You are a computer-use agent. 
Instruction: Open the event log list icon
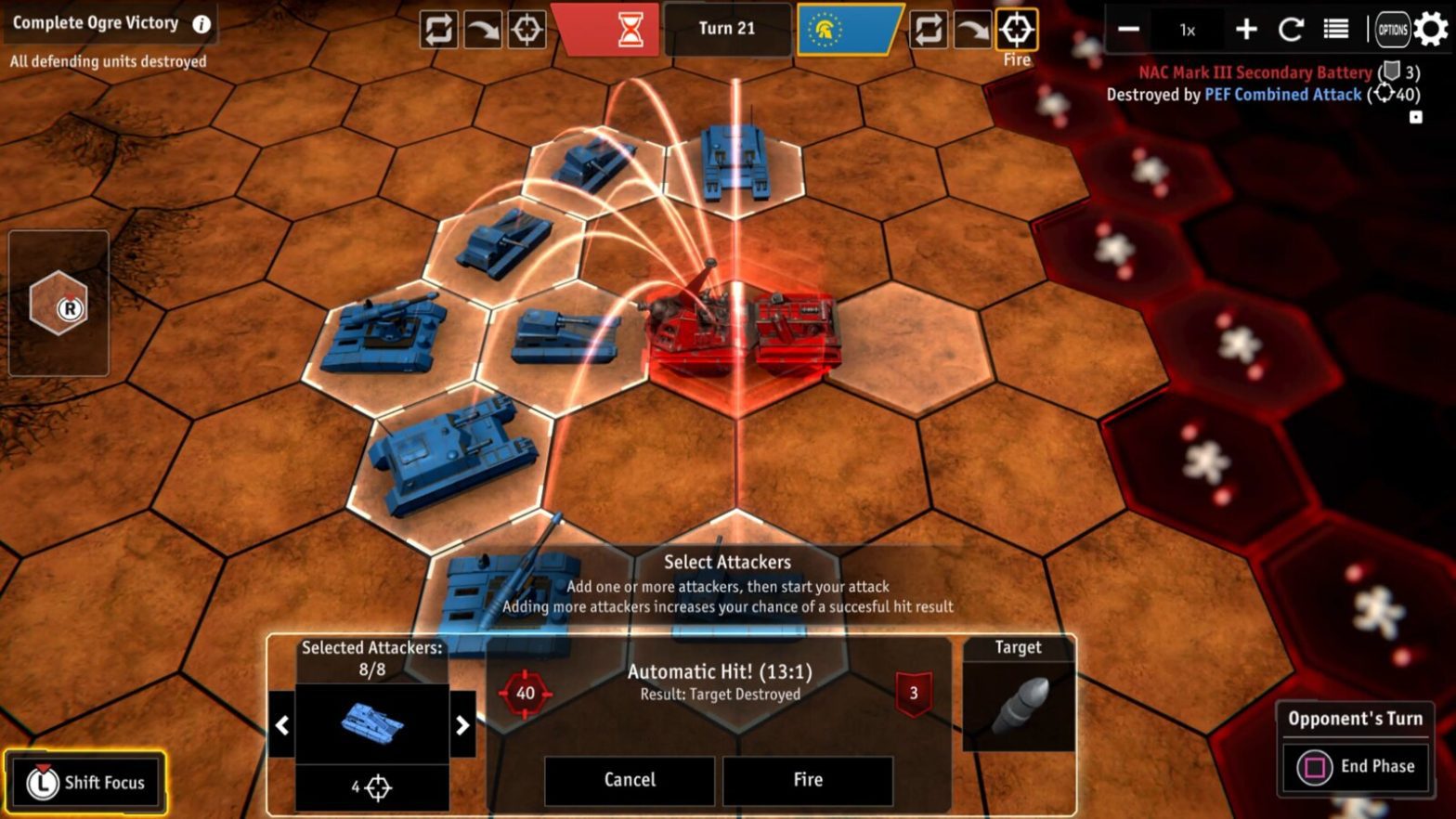pyautogui.click(x=1335, y=29)
